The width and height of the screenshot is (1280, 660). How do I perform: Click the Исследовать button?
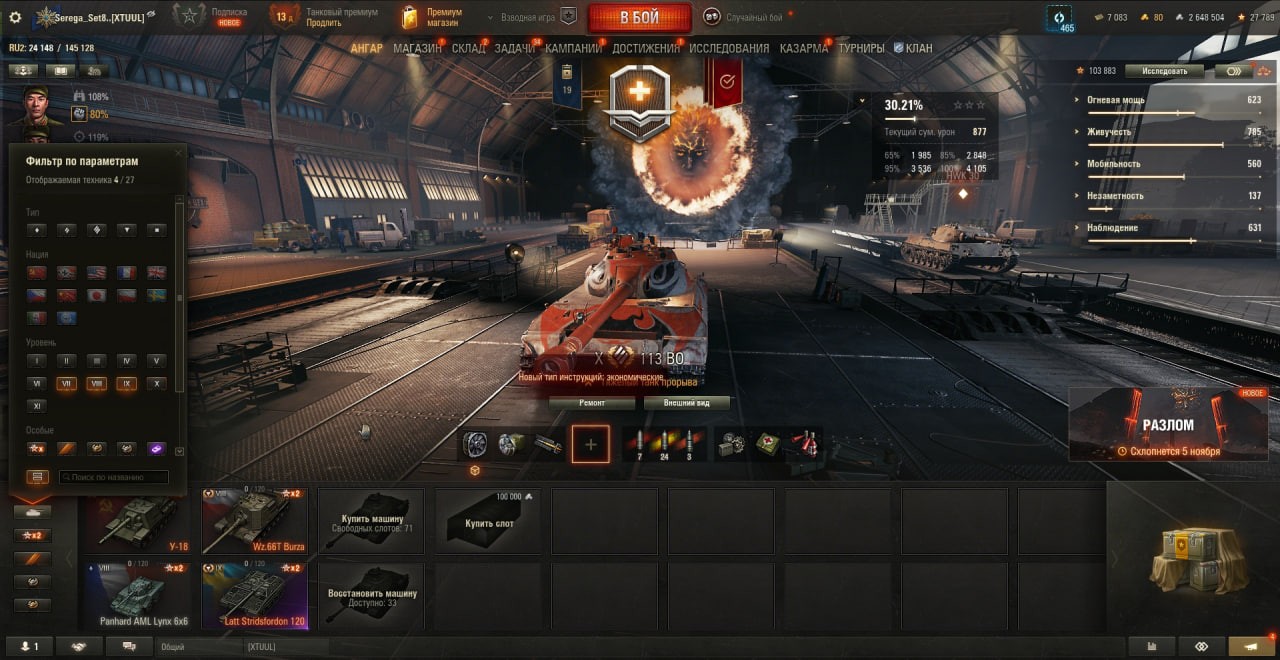coord(1163,71)
